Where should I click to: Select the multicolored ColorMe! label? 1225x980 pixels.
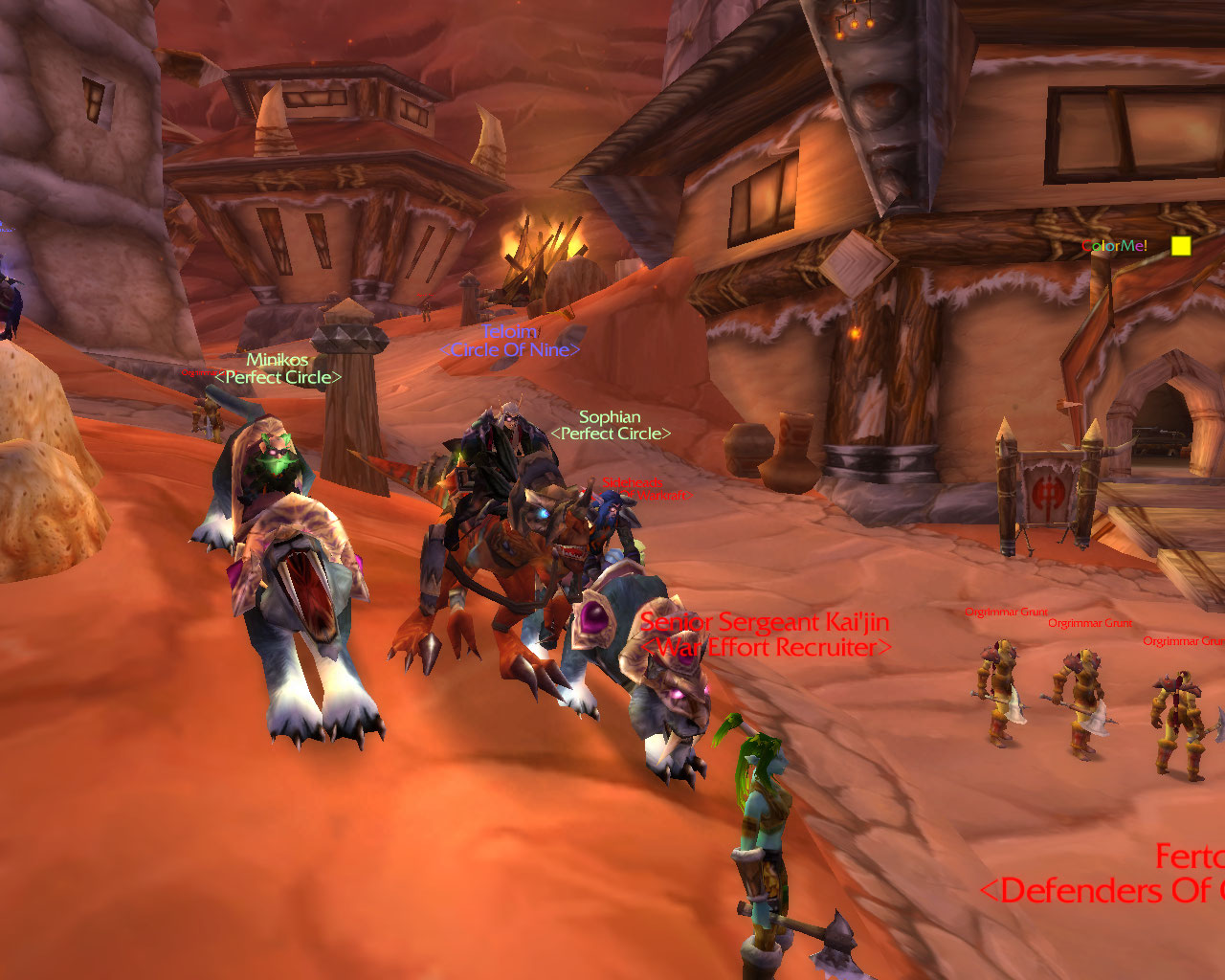(x=1115, y=246)
